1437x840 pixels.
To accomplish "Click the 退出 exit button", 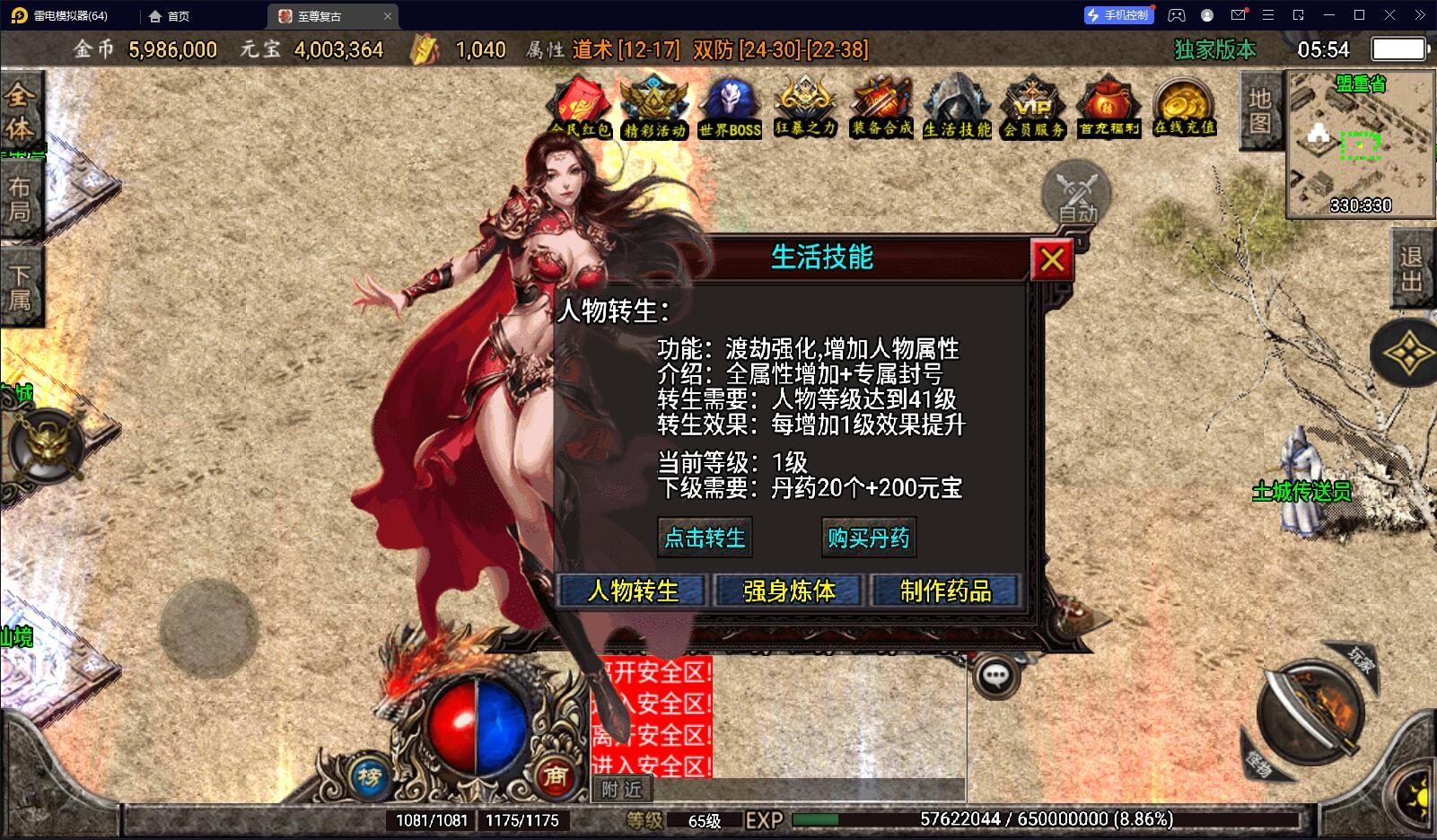I will click(1412, 269).
